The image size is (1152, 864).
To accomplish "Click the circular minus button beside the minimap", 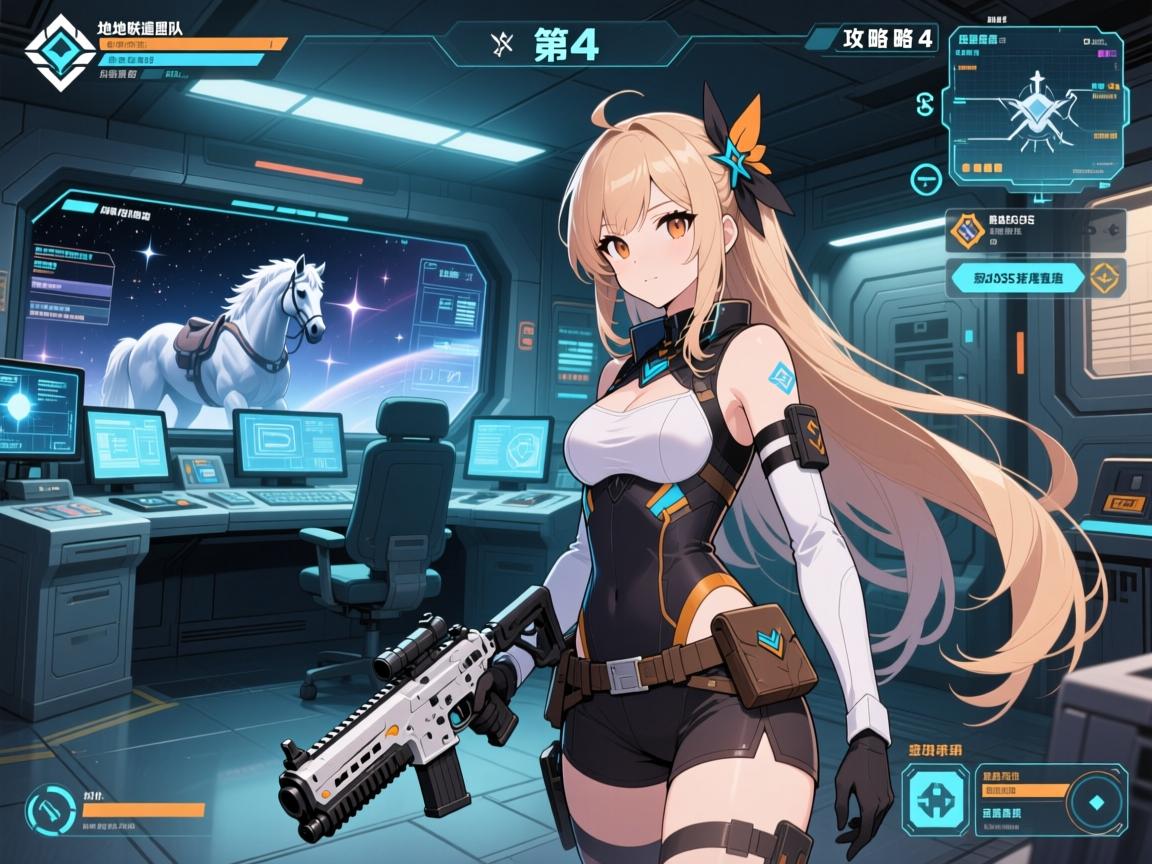I will tap(927, 180).
